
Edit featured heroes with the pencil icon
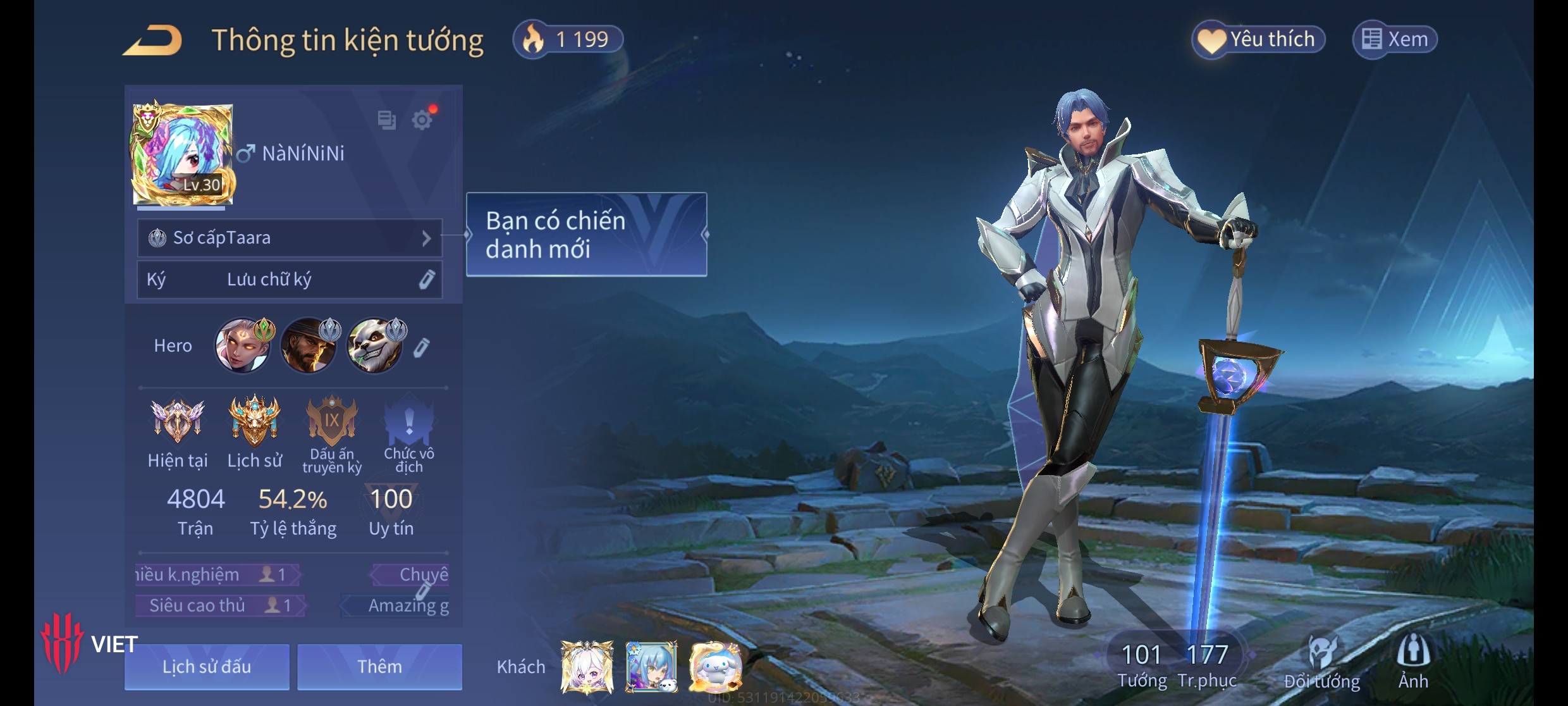[422, 347]
